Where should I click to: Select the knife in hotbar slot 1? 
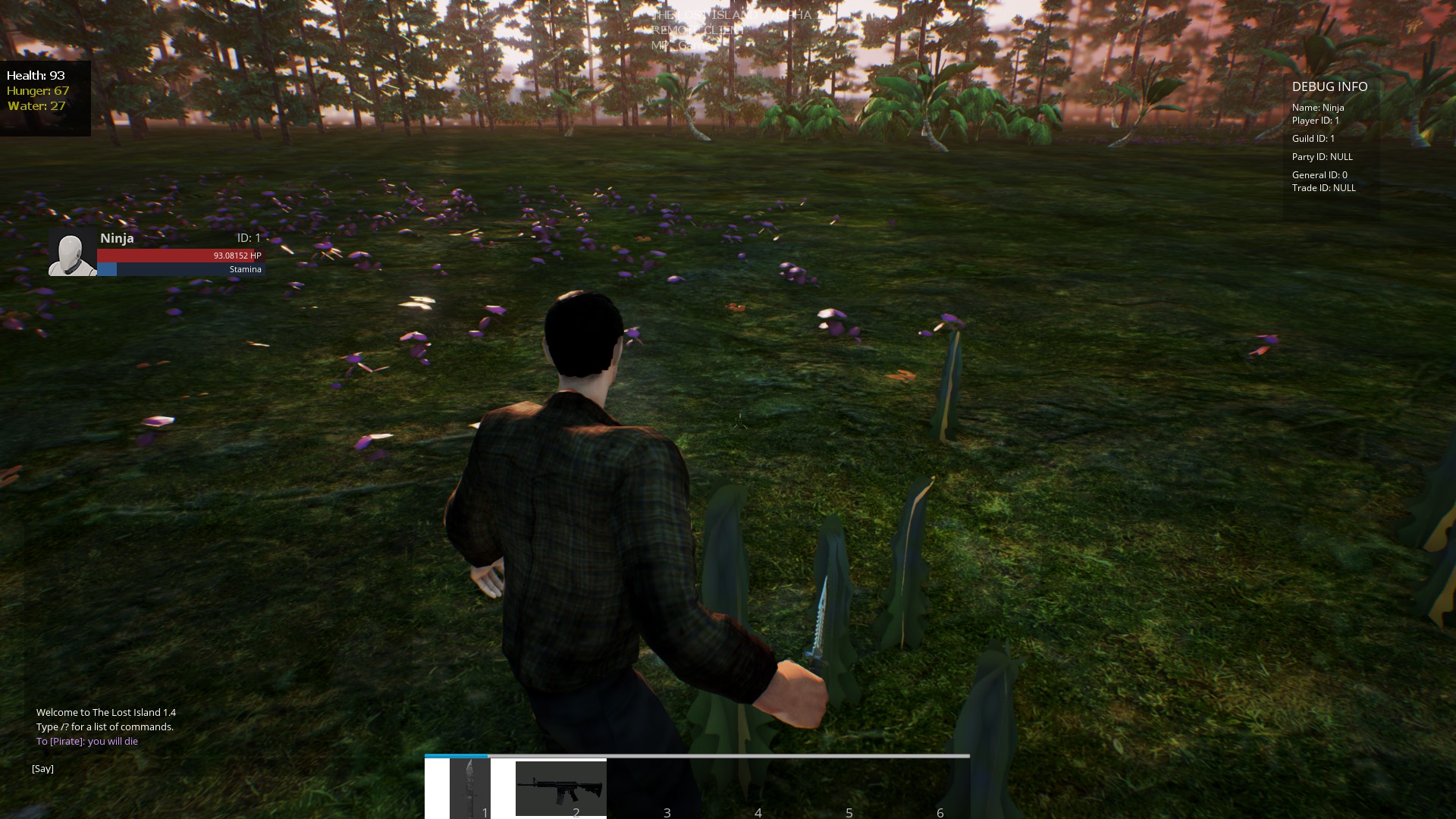pos(470,789)
